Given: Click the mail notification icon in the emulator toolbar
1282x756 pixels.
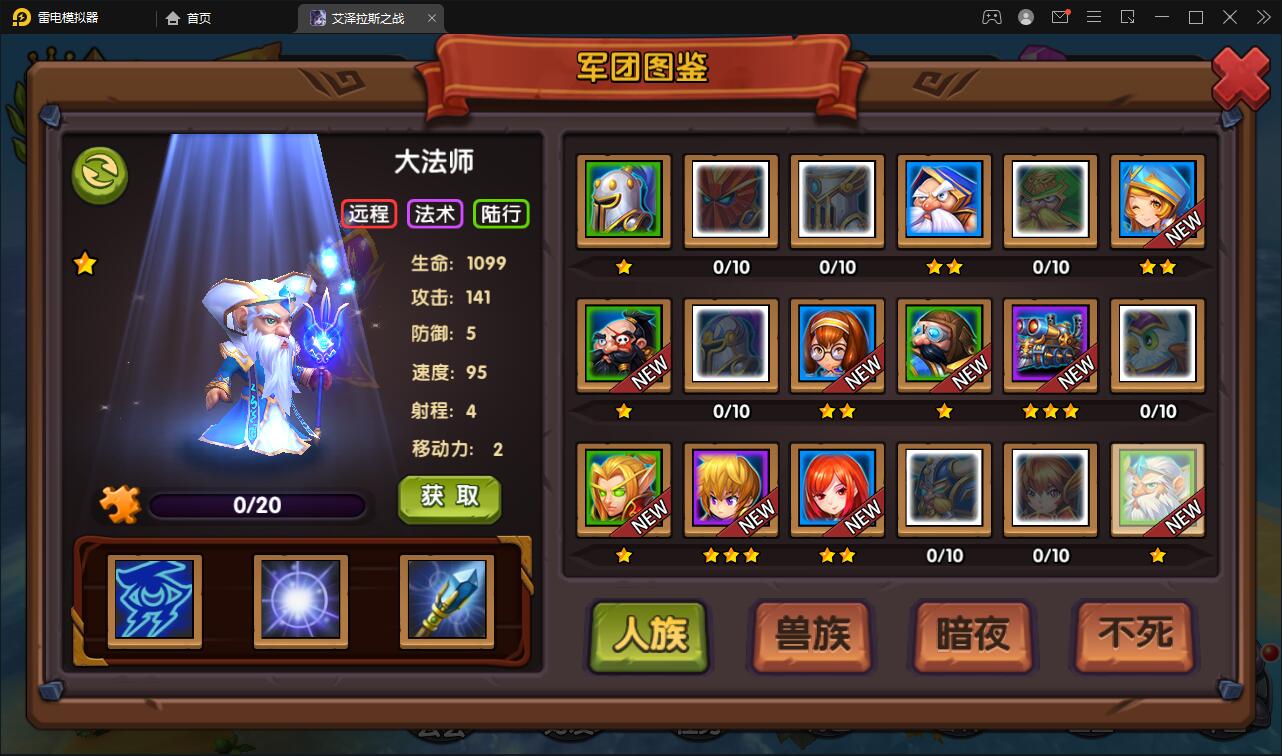Looking at the screenshot, I should (1060, 17).
